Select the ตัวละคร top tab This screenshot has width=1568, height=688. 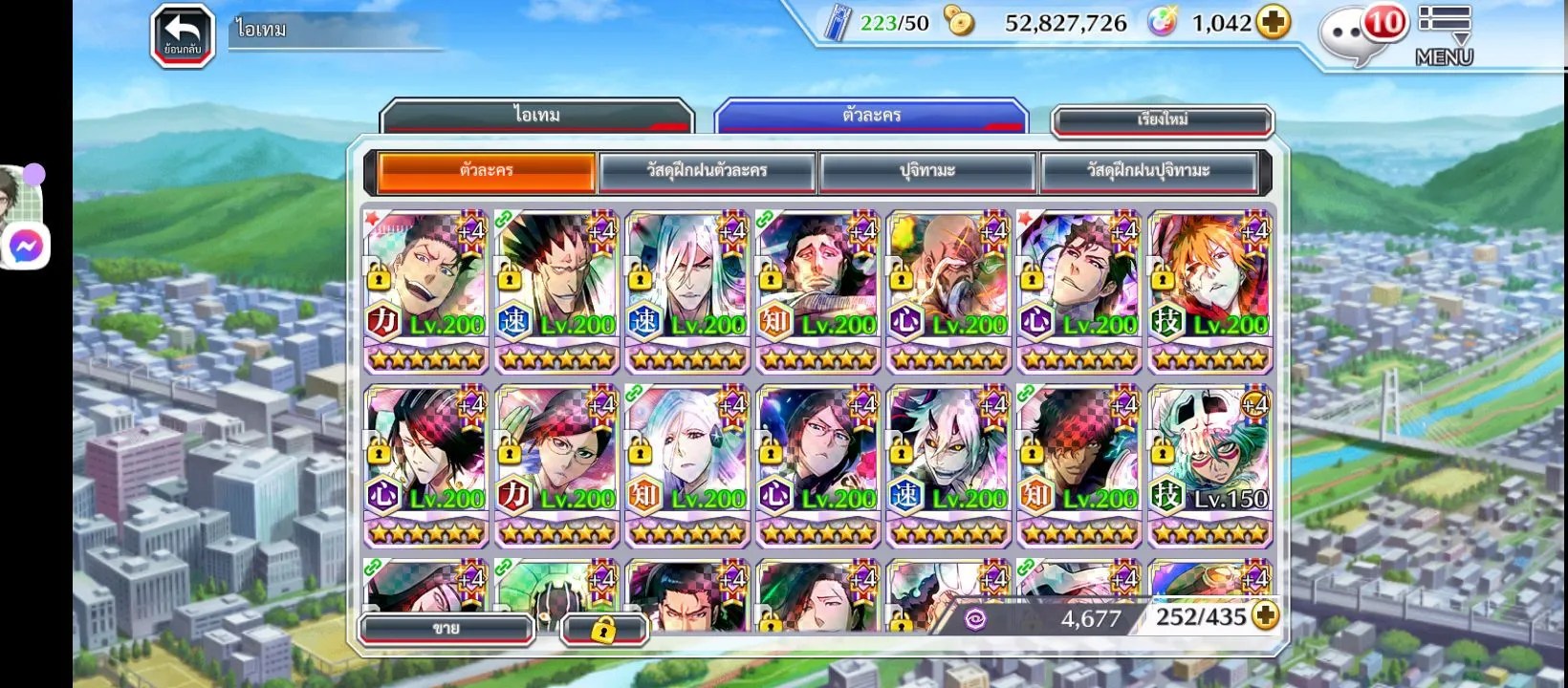[871, 116]
